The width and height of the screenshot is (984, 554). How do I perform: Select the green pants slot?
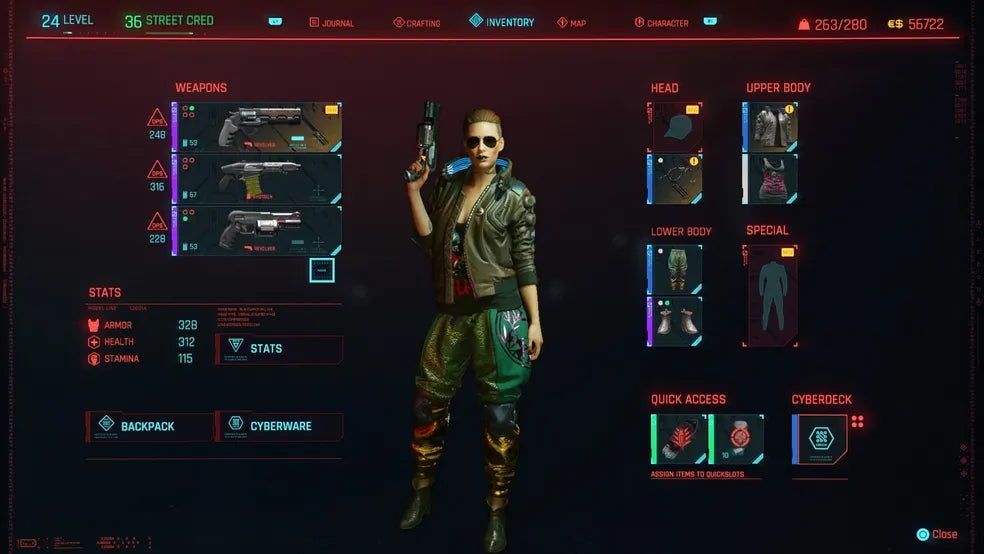(677, 269)
